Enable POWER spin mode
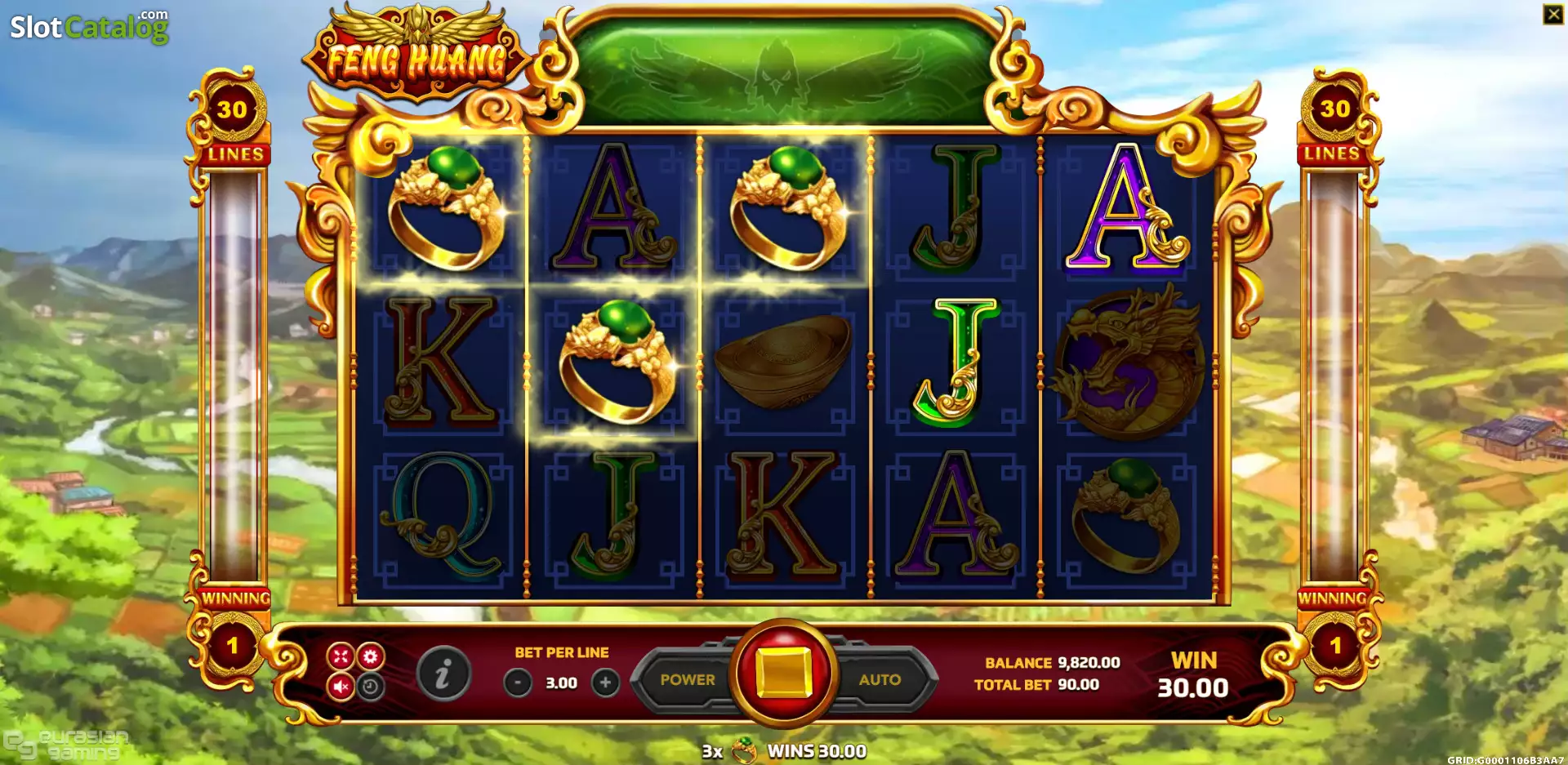The height and width of the screenshot is (765, 1568). click(688, 678)
